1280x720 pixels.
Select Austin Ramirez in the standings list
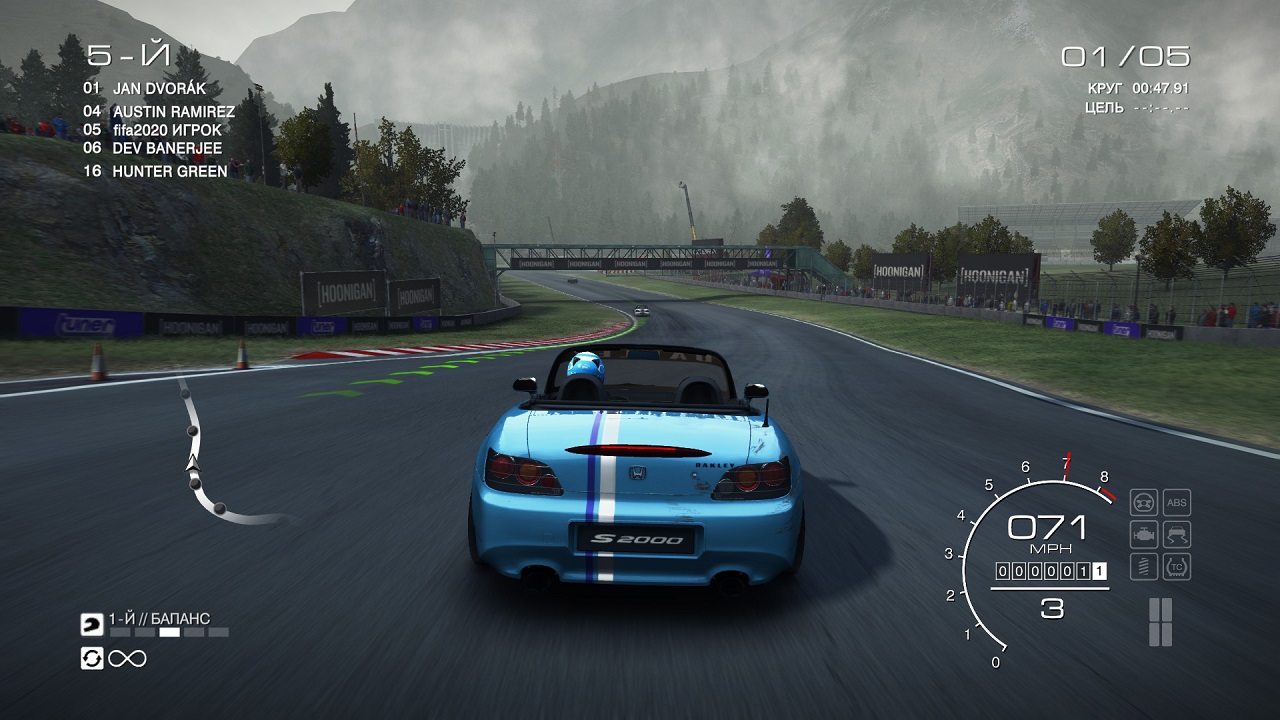pyautogui.click(x=173, y=112)
